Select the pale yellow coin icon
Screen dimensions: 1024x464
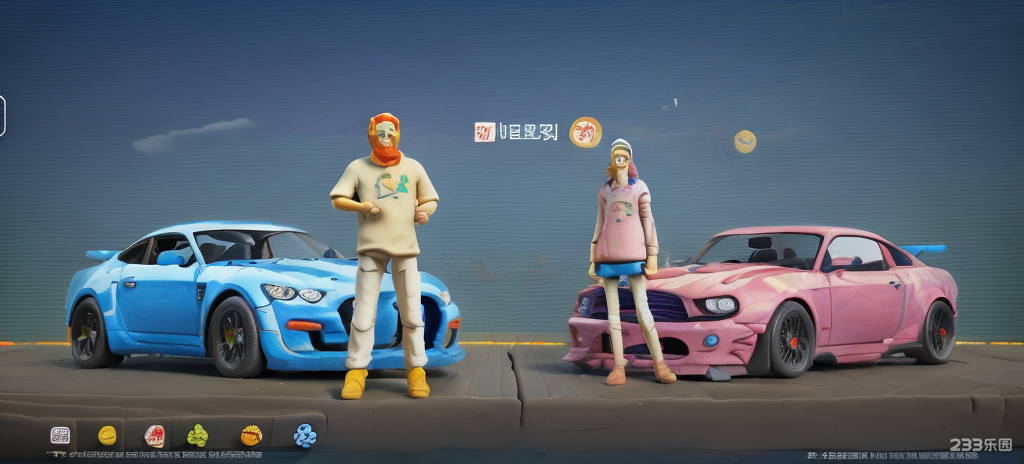745,141
